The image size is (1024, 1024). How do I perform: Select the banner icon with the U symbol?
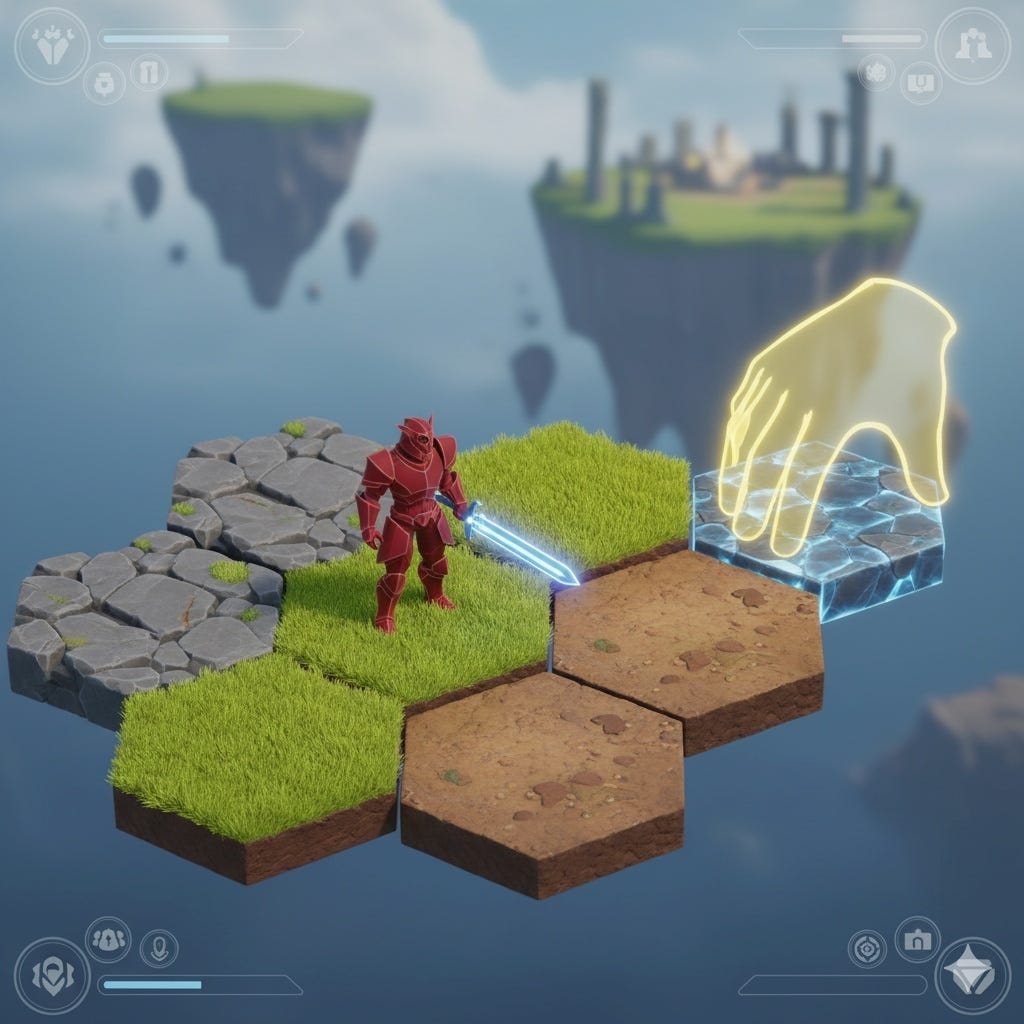(920, 84)
